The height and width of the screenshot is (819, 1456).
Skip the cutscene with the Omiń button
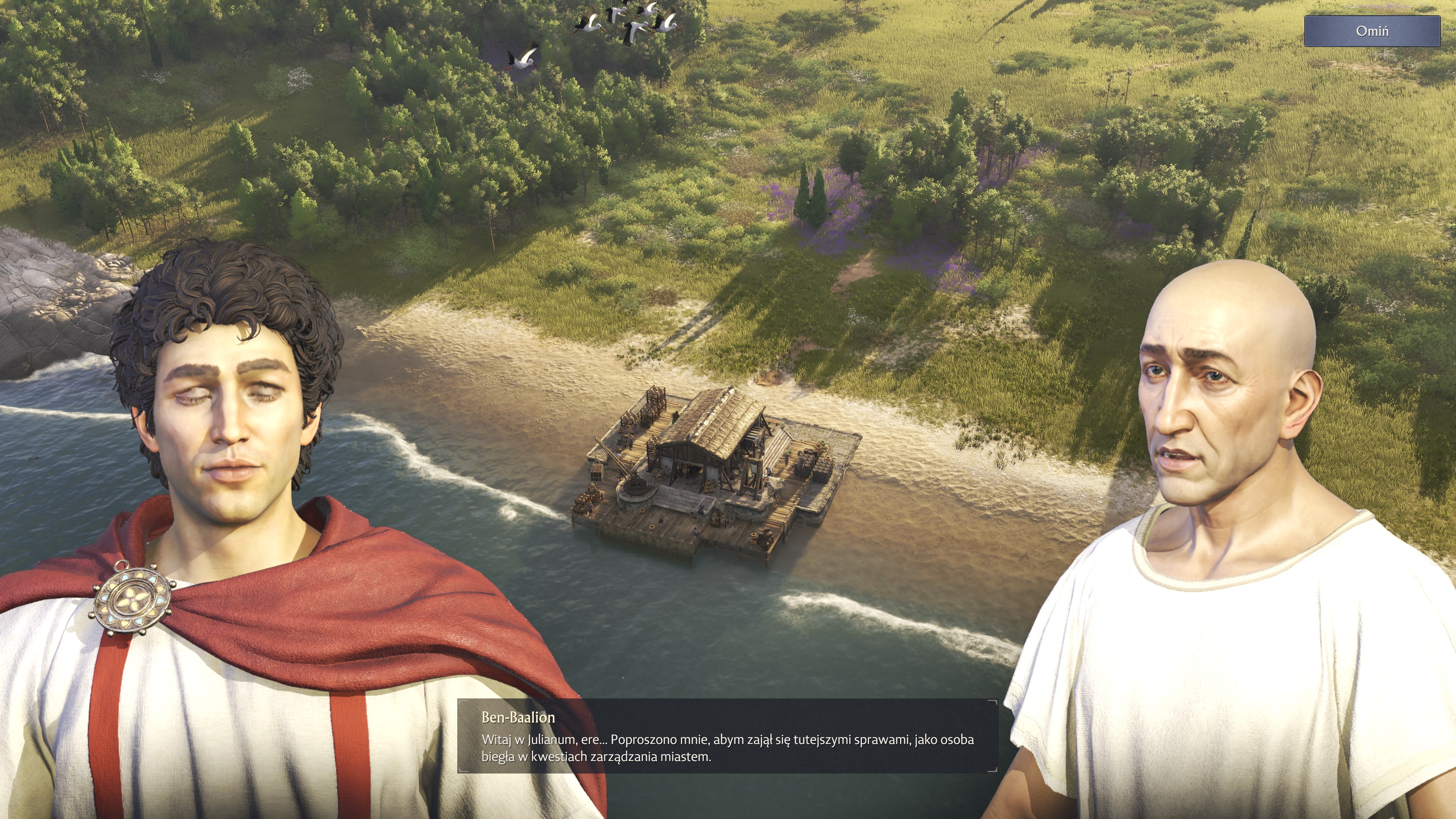(x=1372, y=31)
